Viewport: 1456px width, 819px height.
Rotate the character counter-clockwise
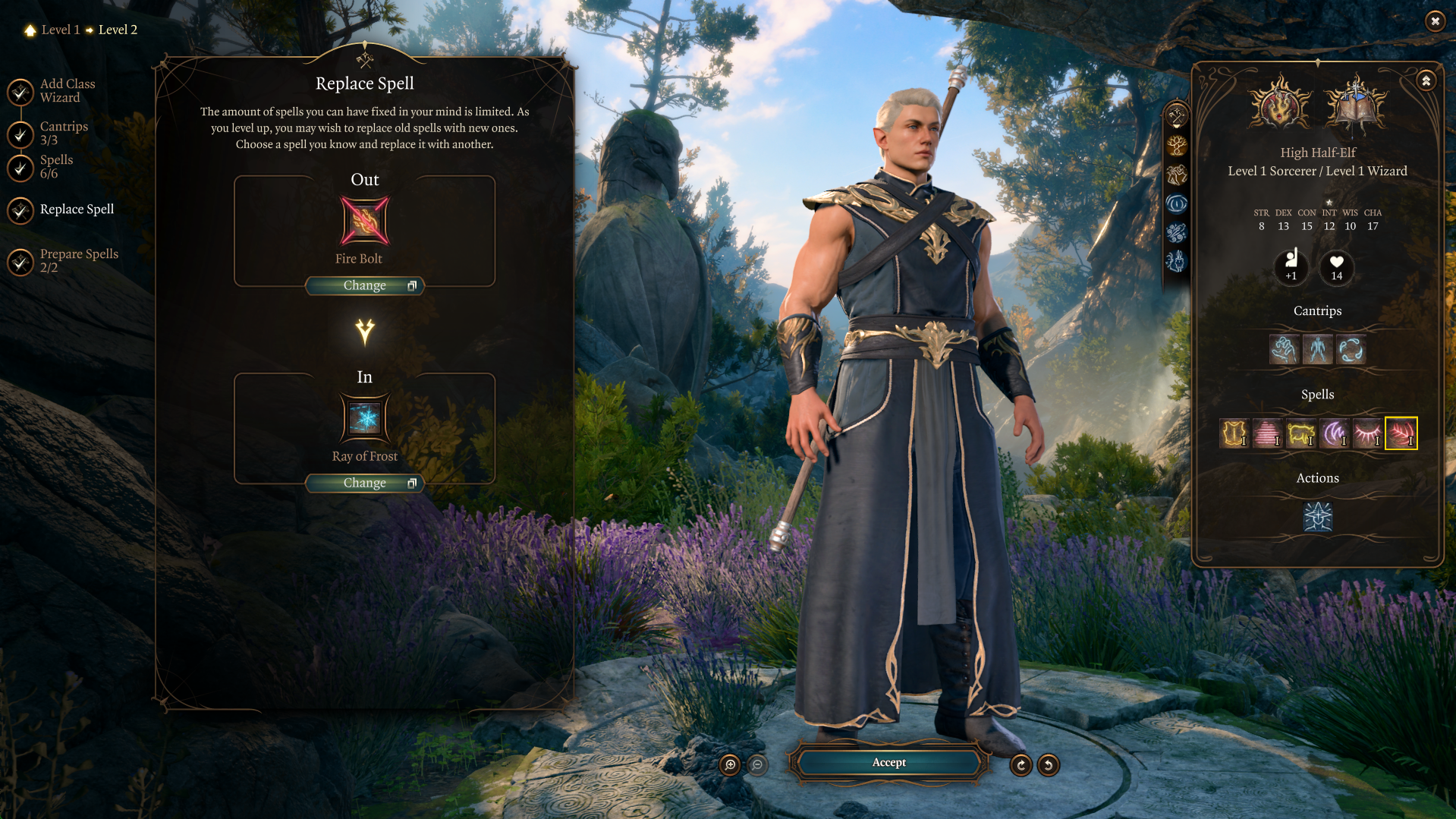coord(1049,765)
